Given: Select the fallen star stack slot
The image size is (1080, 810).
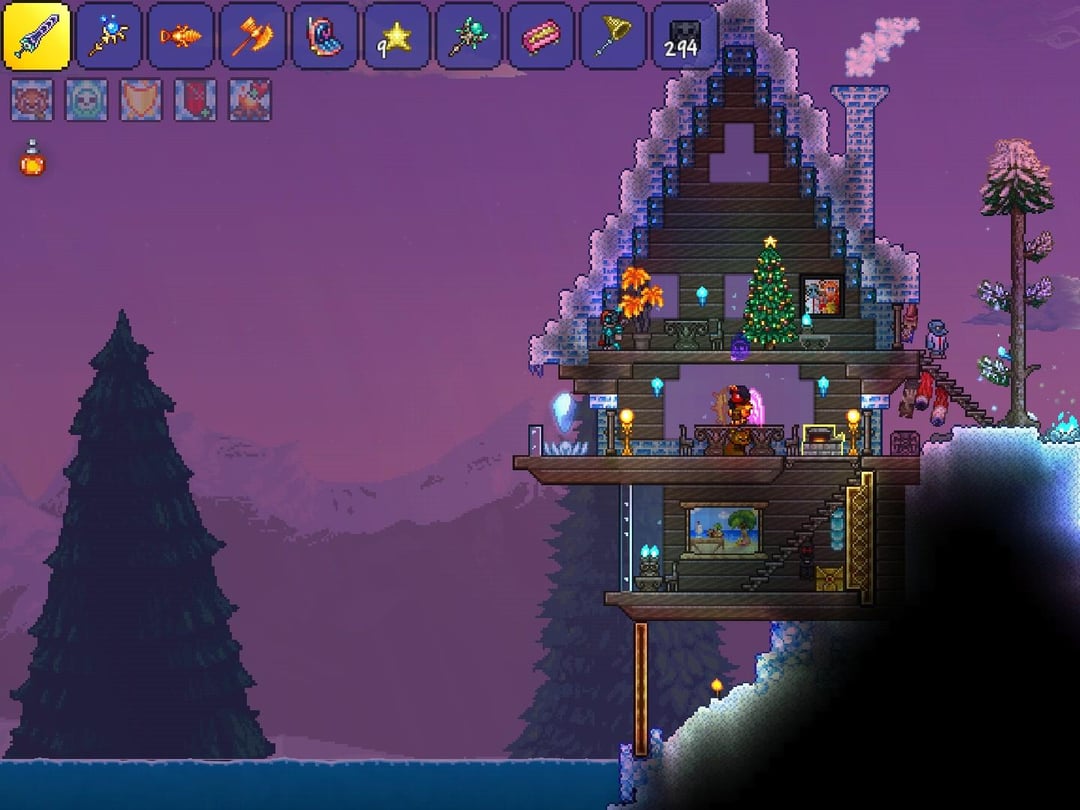Looking at the screenshot, I should point(397,36).
